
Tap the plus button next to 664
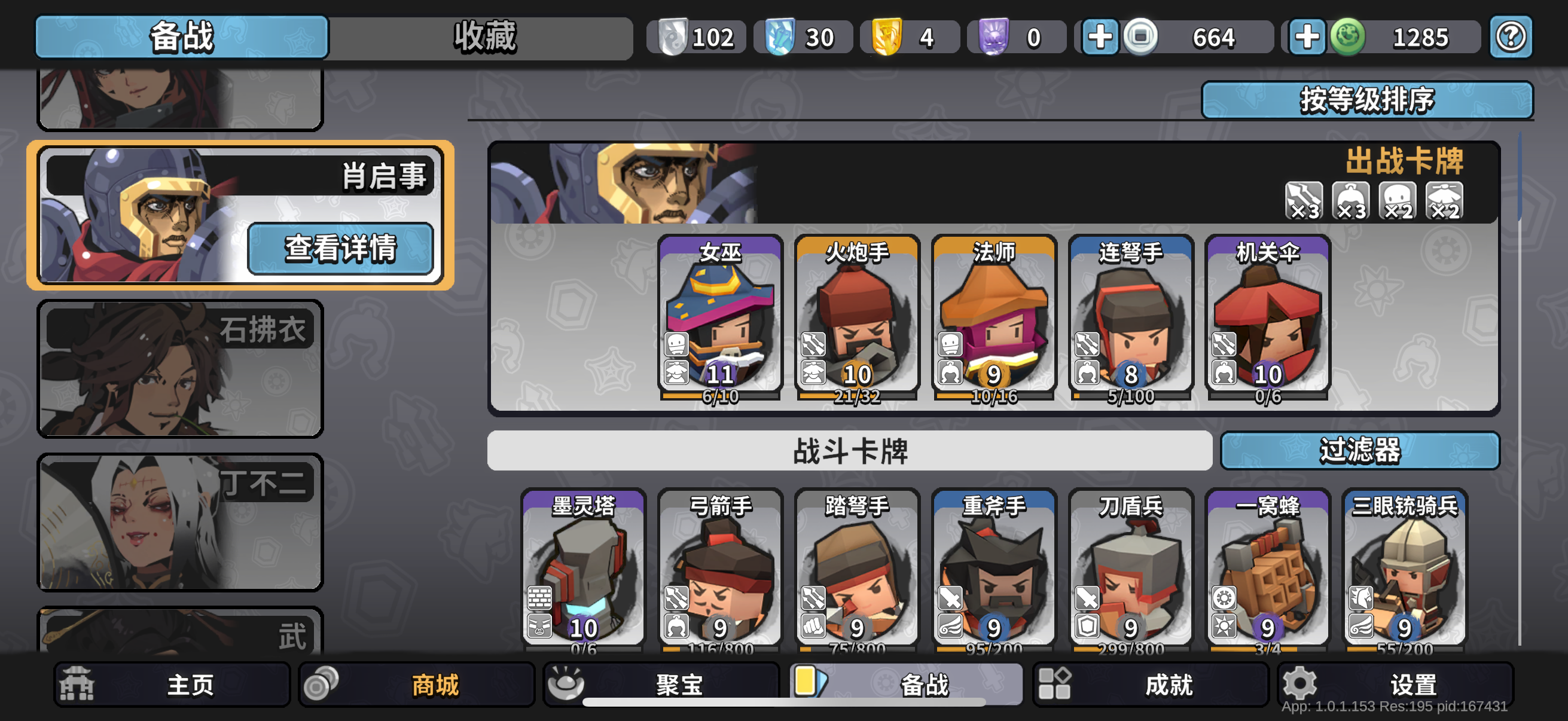point(1100,36)
